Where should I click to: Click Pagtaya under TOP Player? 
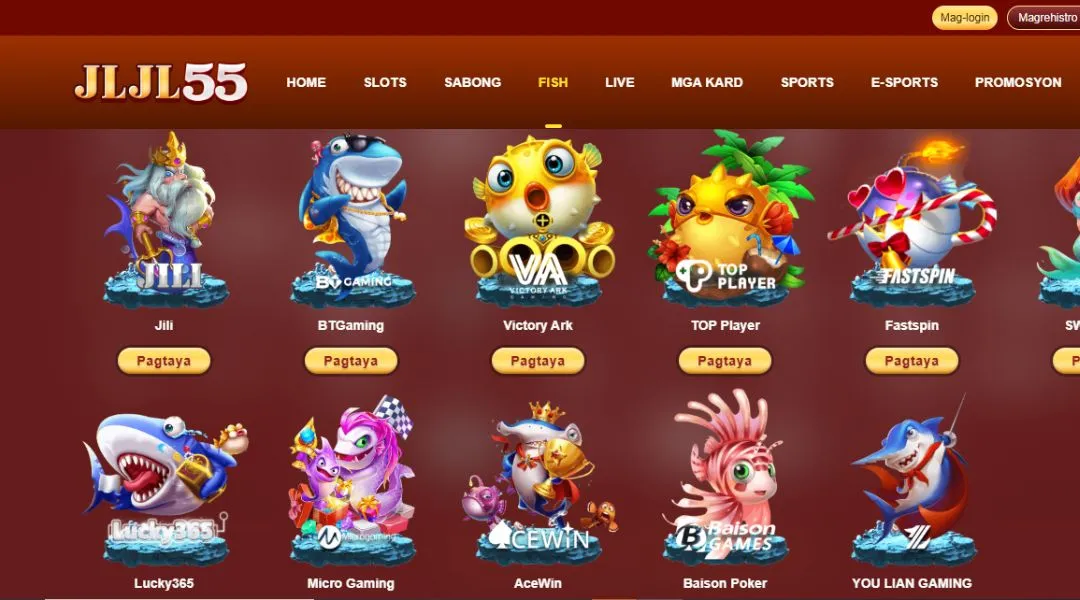725,361
